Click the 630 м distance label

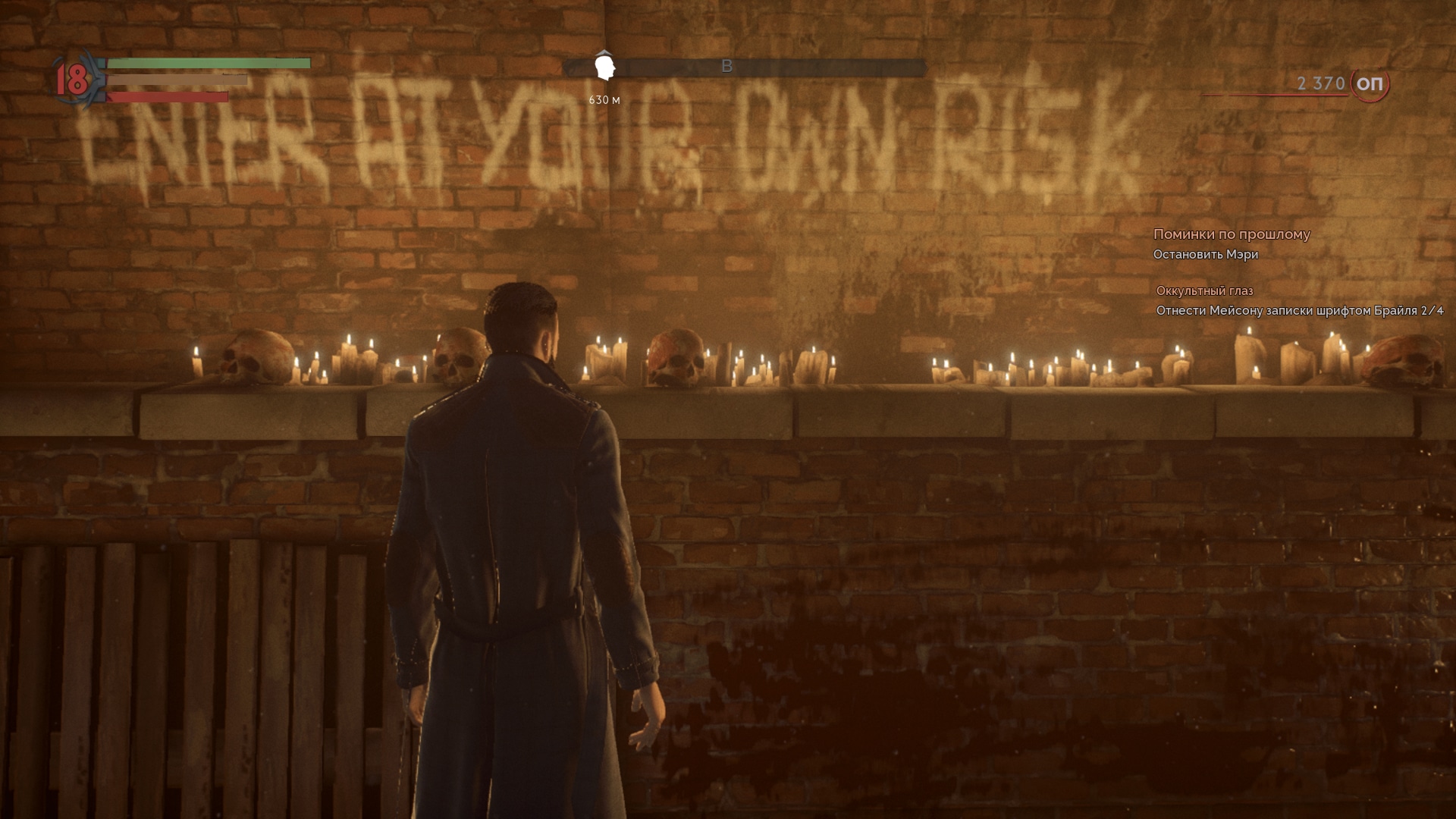coord(603,99)
